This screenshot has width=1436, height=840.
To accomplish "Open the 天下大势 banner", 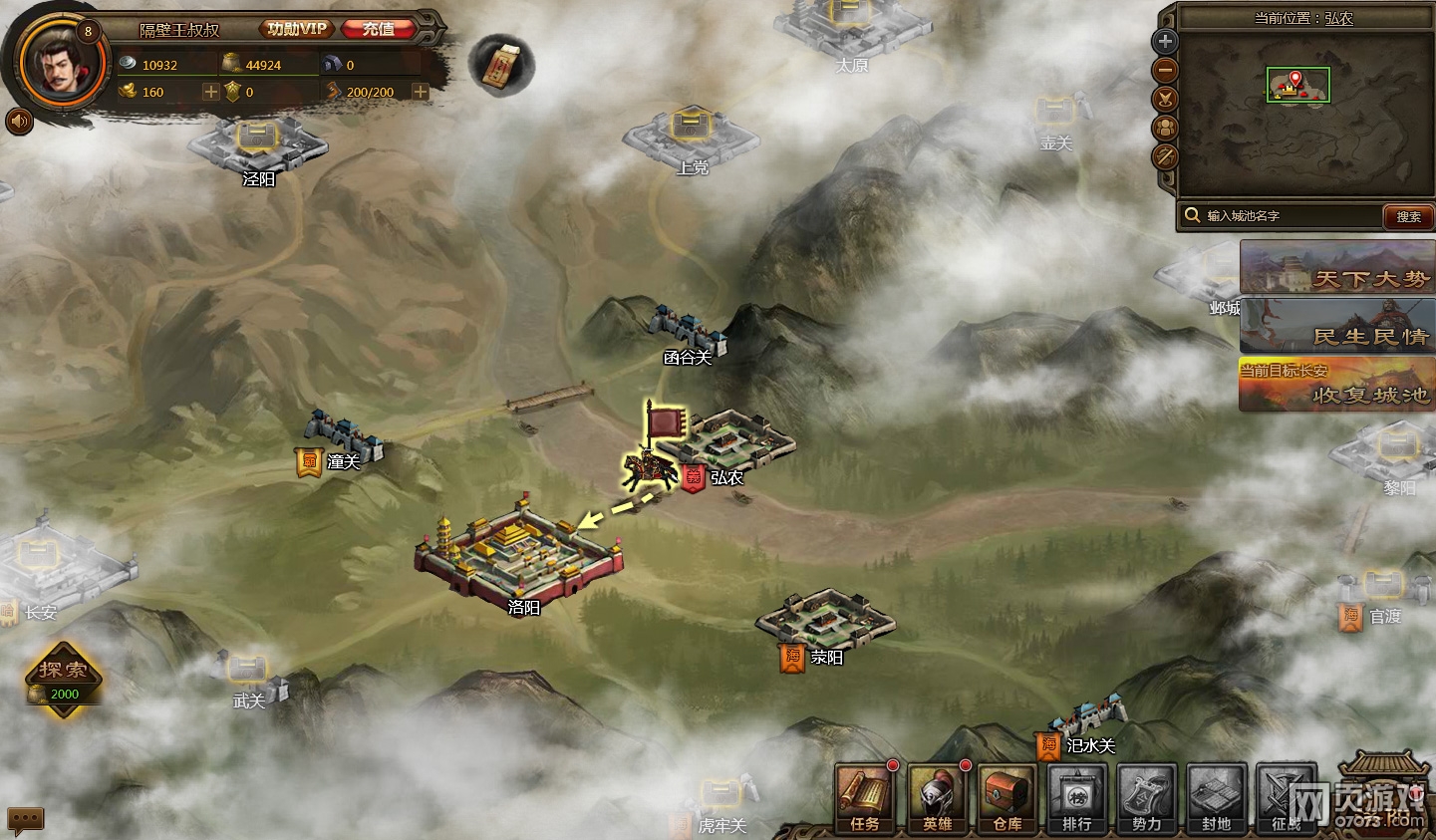I will [1337, 268].
